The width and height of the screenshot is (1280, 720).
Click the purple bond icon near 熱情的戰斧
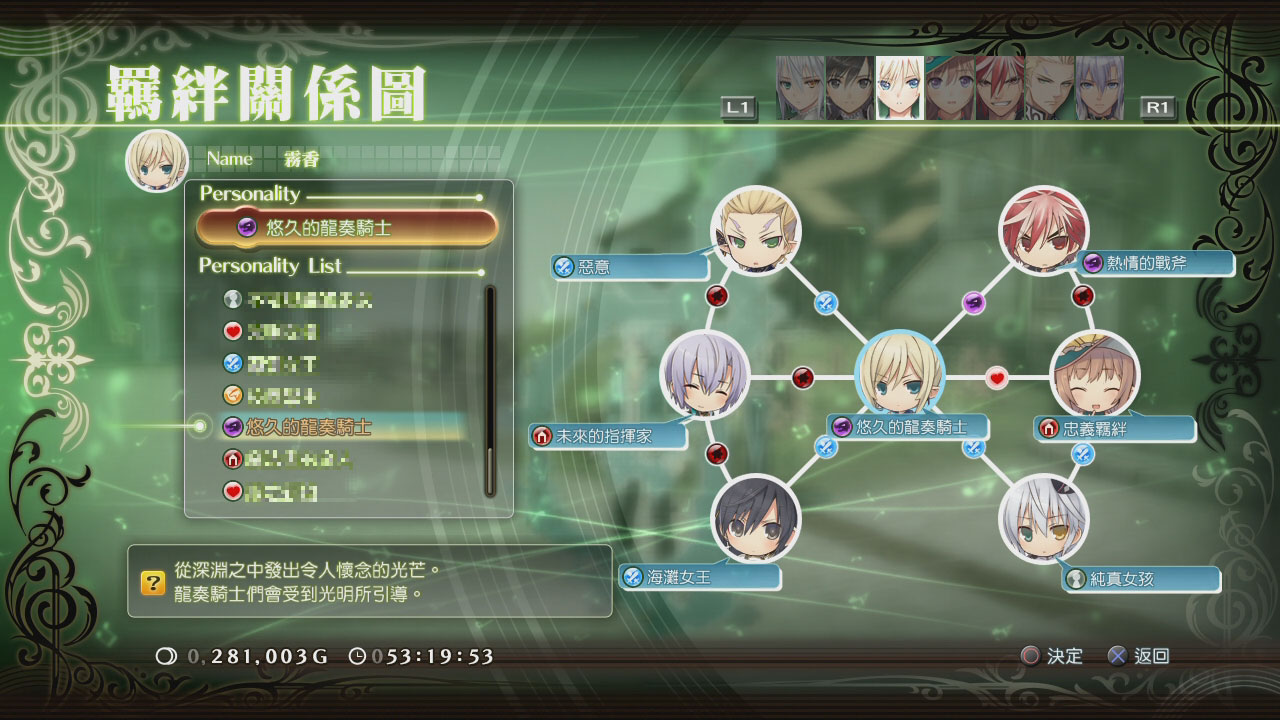click(973, 302)
